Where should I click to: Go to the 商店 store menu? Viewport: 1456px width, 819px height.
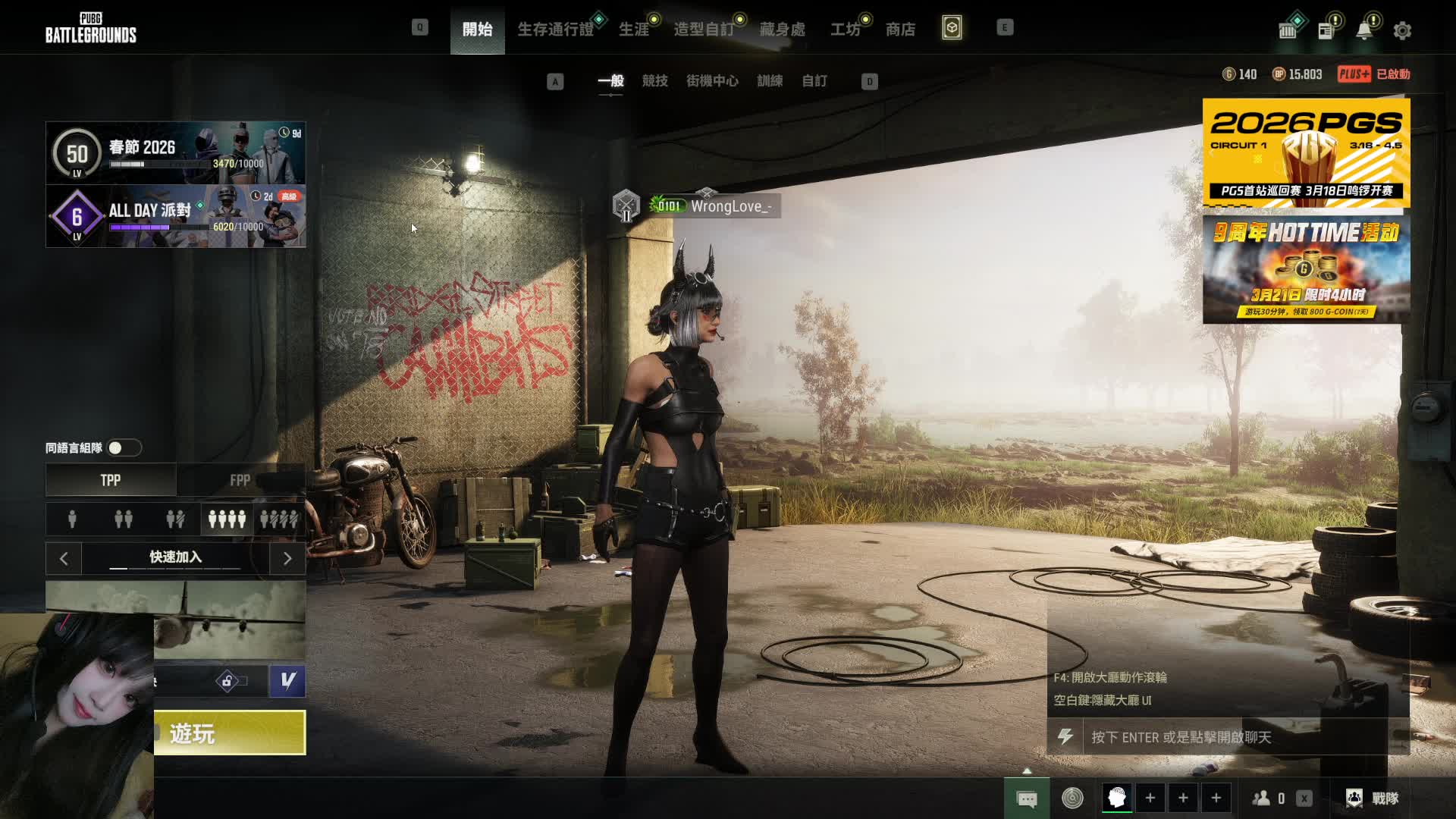tap(900, 30)
